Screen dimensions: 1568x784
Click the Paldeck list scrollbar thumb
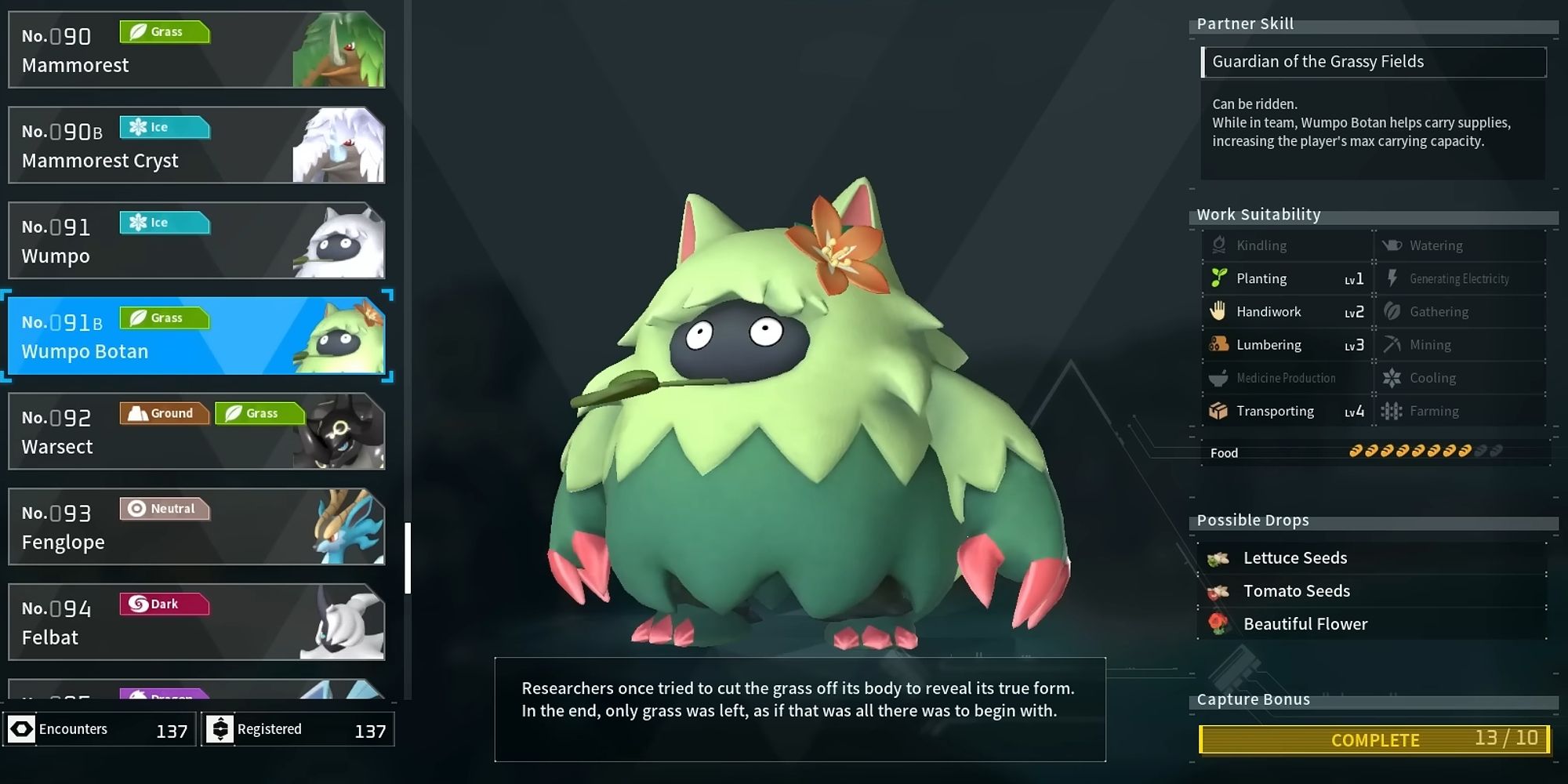point(408,557)
